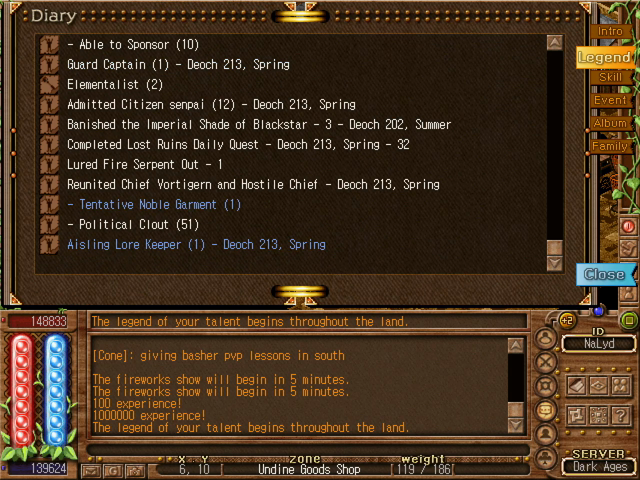Switch to the Intro tab
Screen dimensions: 640x480
(610, 31)
